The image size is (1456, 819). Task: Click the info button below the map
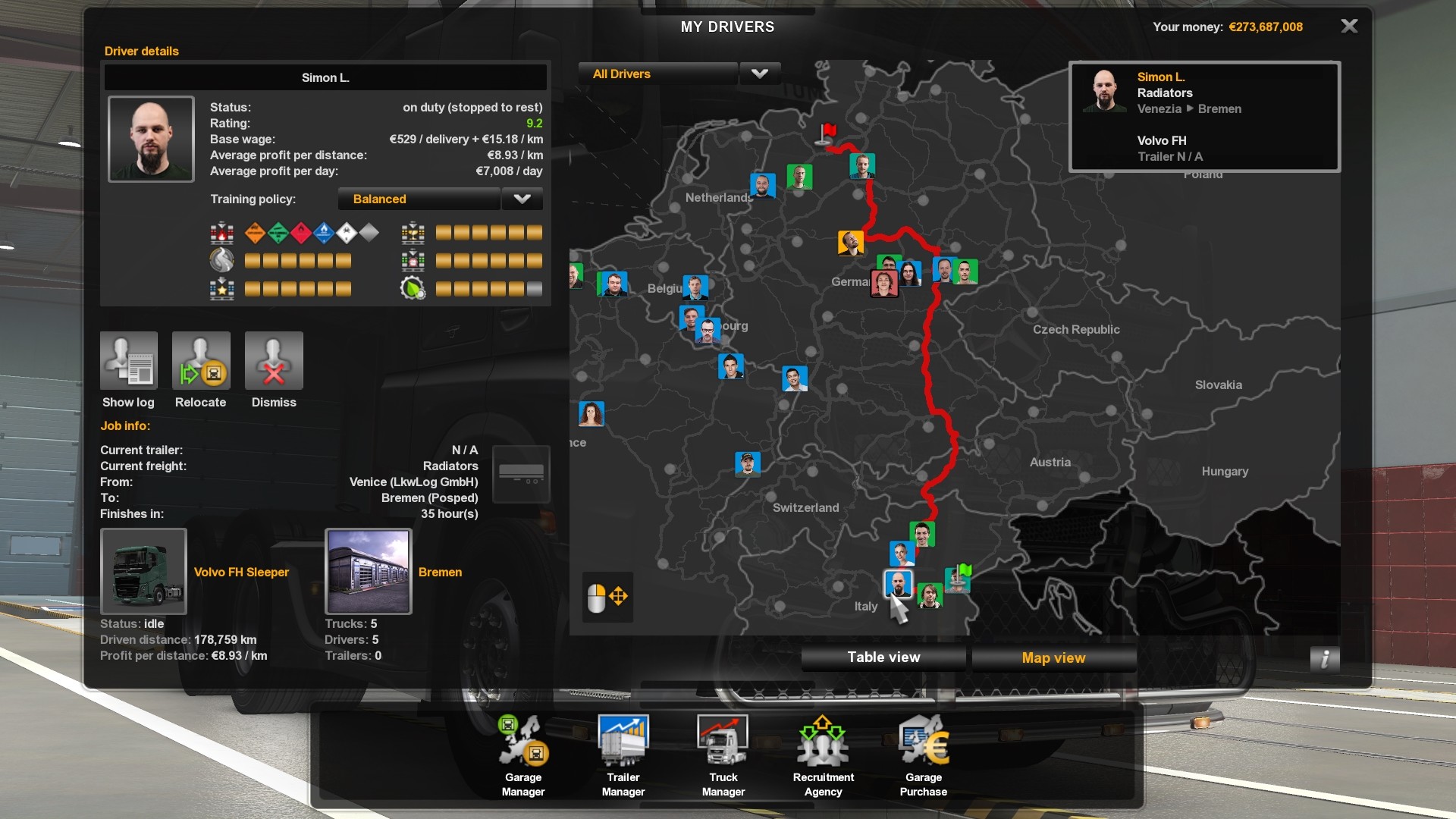[1324, 659]
